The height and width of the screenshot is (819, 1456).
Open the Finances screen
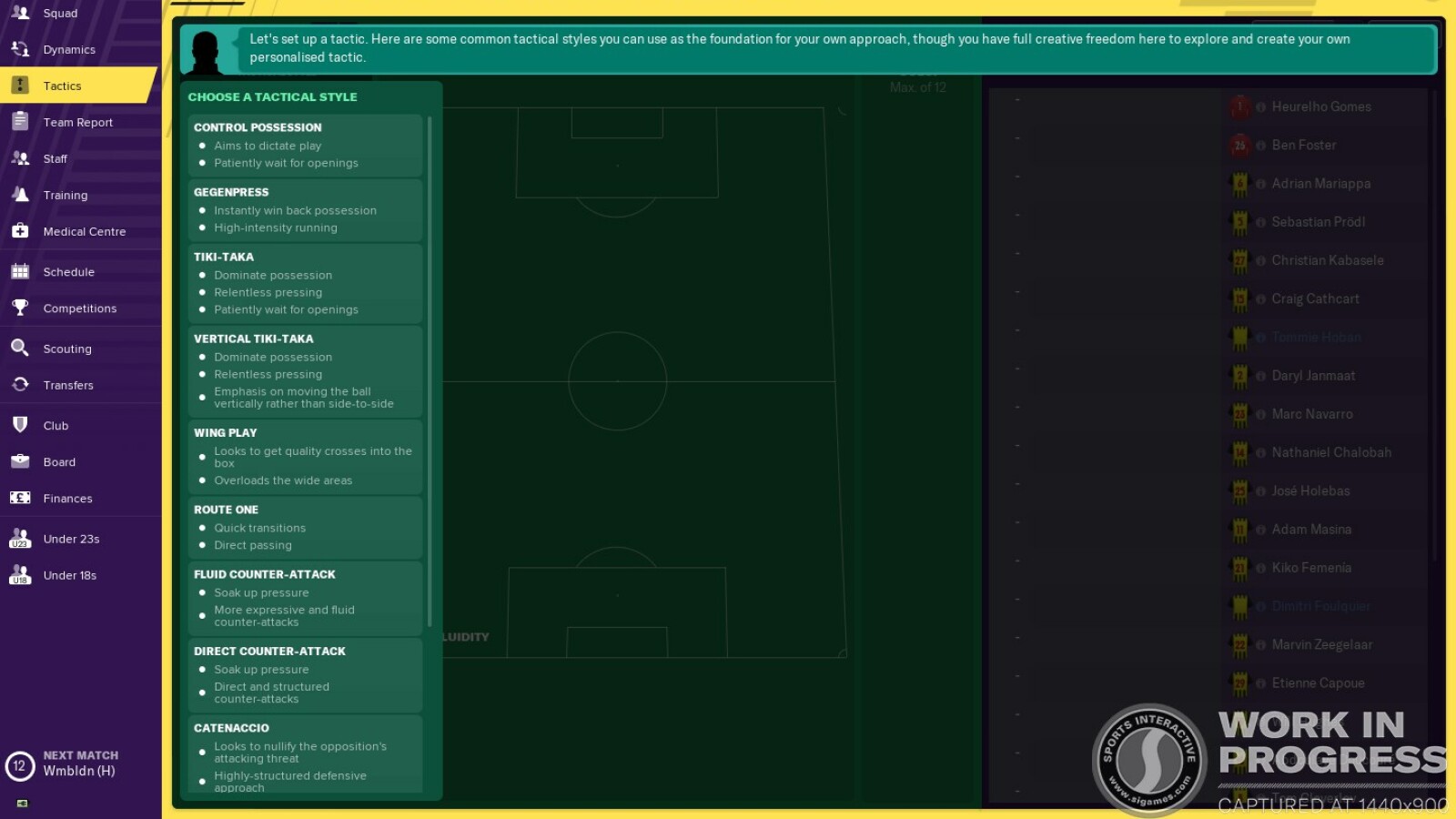(x=68, y=499)
